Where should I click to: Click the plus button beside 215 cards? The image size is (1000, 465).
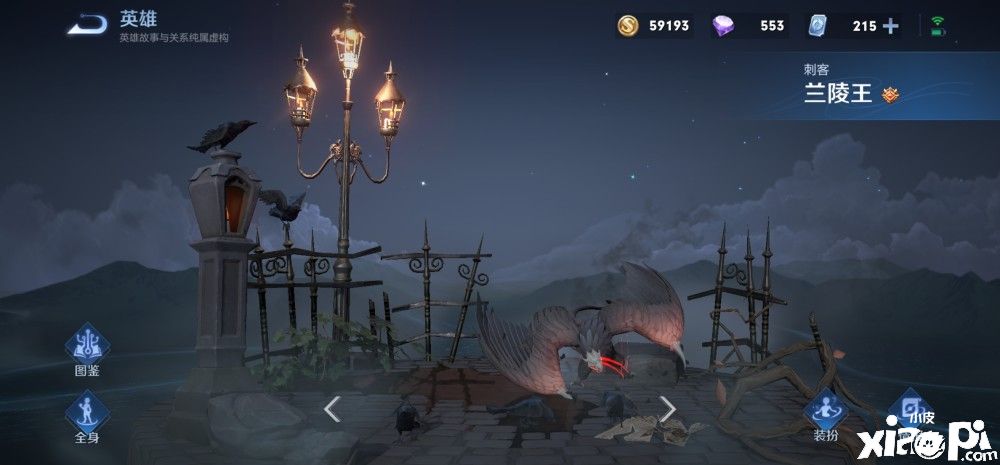(x=890, y=26)
